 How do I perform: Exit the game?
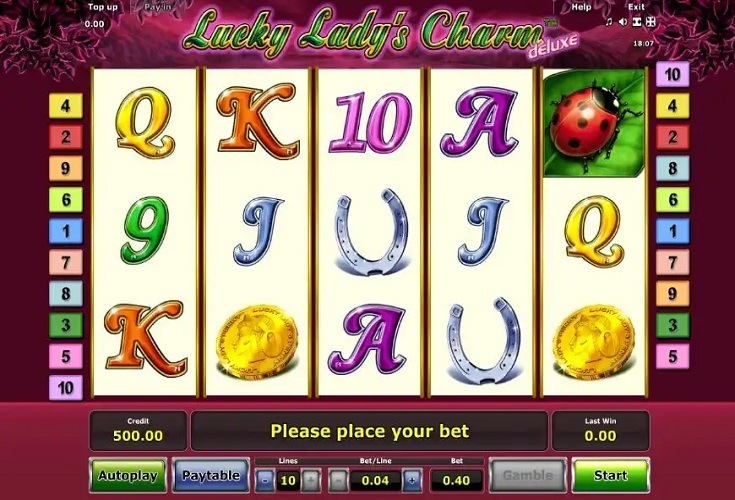point(637,7)
